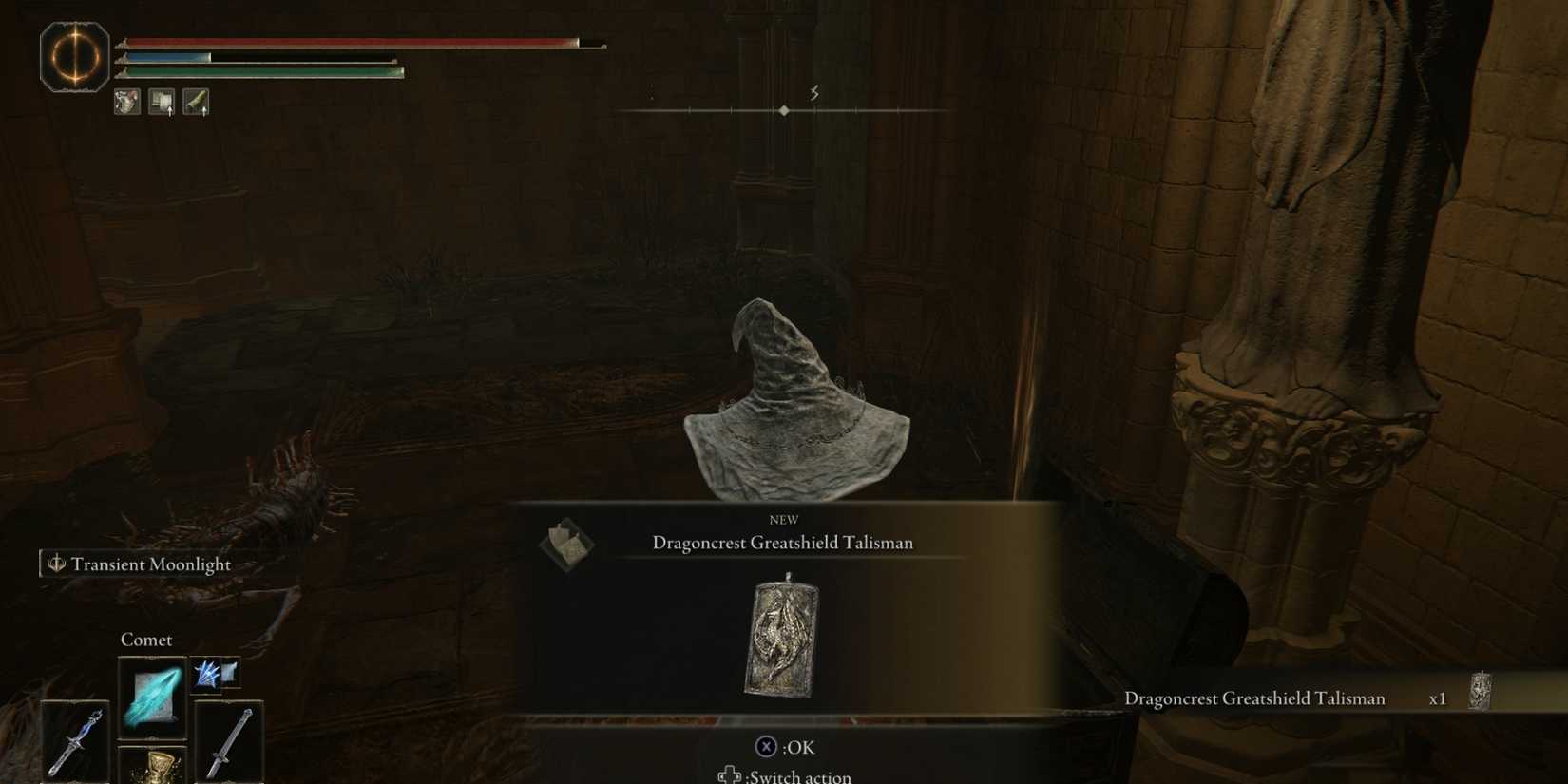This screenshot has height=784, width=1568.
Task: Click the golden emblem in the status frame
Action: coord(76,57)
